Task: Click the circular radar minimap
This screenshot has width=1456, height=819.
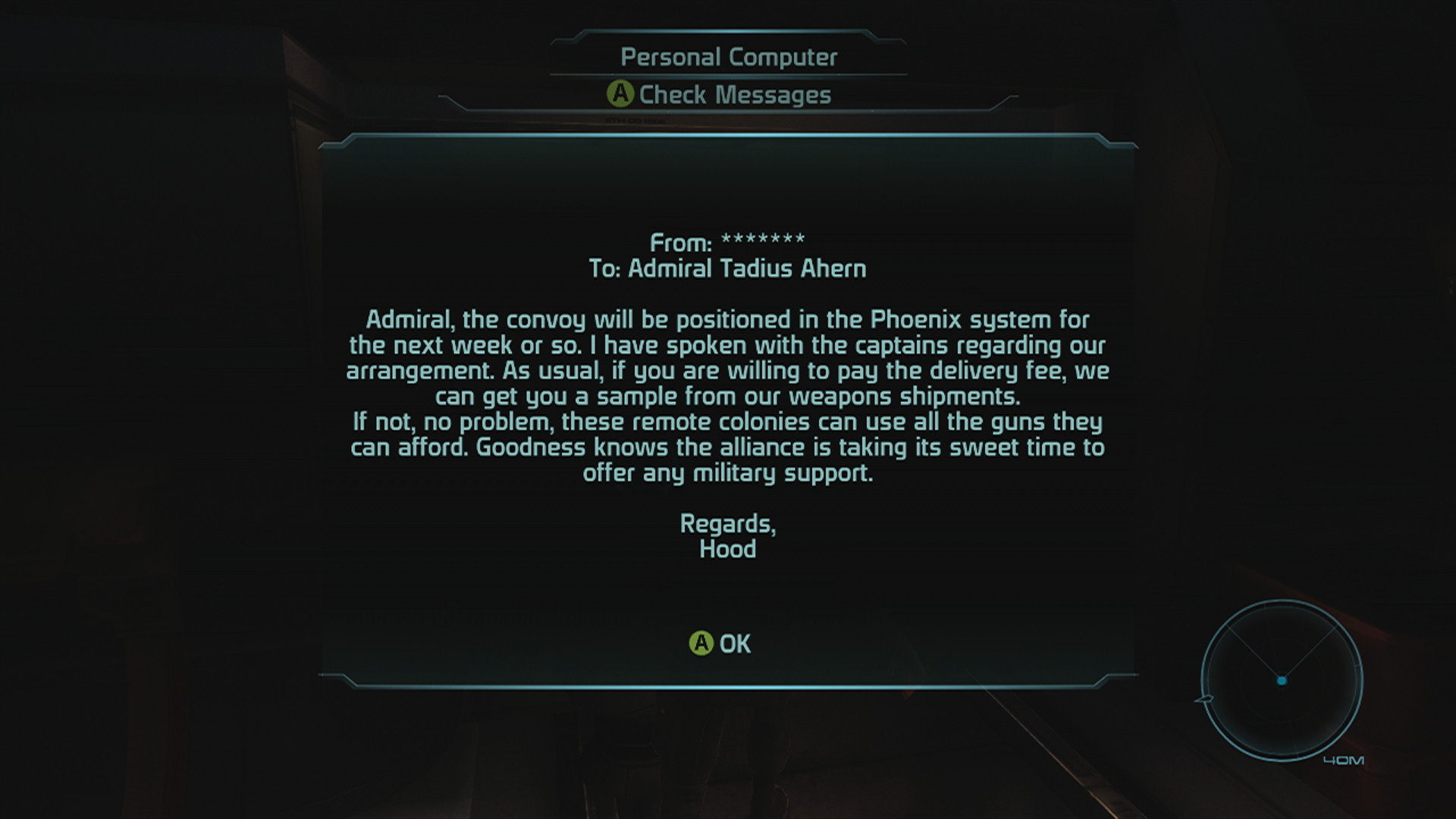Action: [1282, 680]
